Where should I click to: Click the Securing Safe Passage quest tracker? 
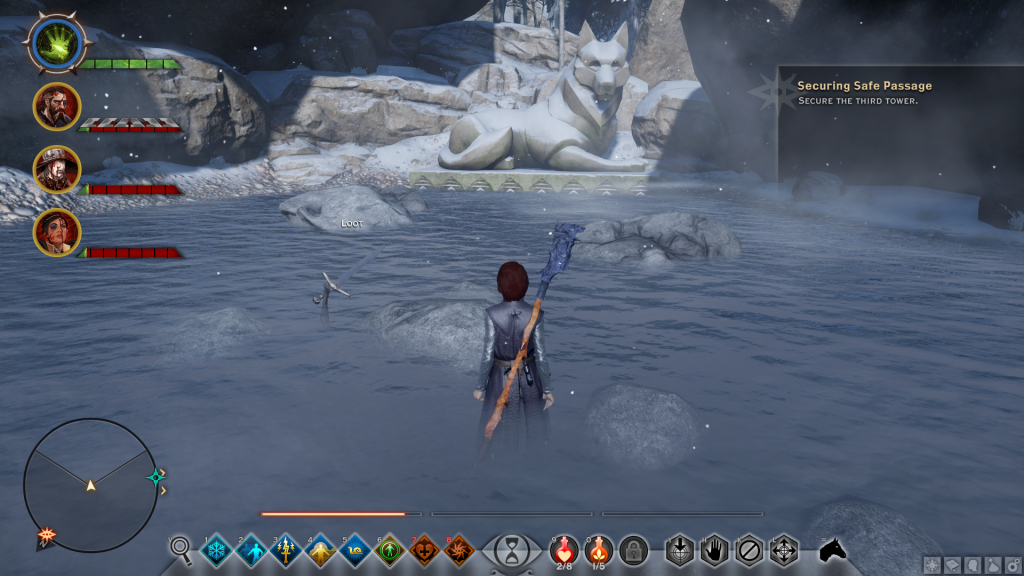[x=865, y=93]
